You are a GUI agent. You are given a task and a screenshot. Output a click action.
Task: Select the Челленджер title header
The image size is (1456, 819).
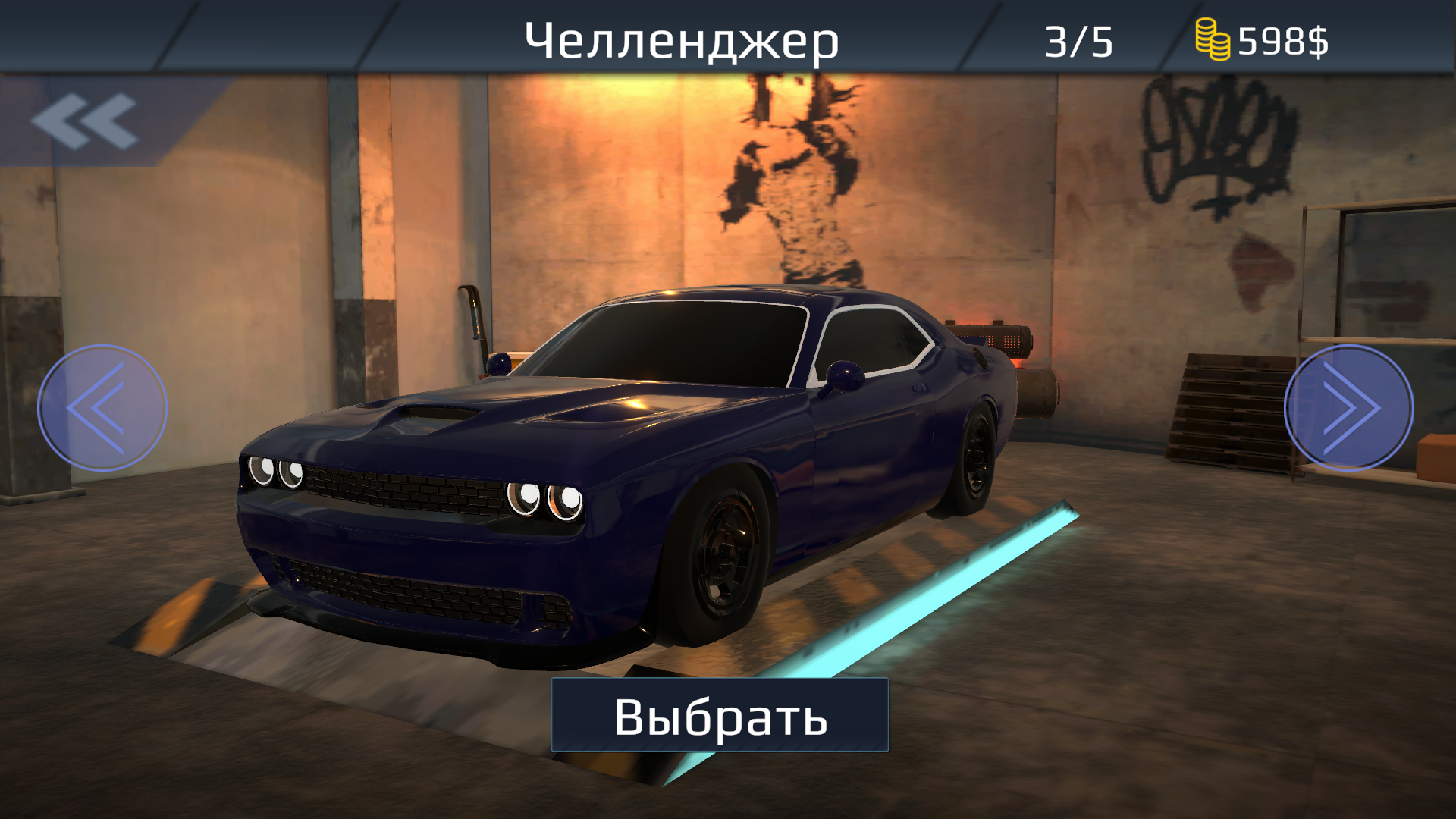(x=681, y=39)
